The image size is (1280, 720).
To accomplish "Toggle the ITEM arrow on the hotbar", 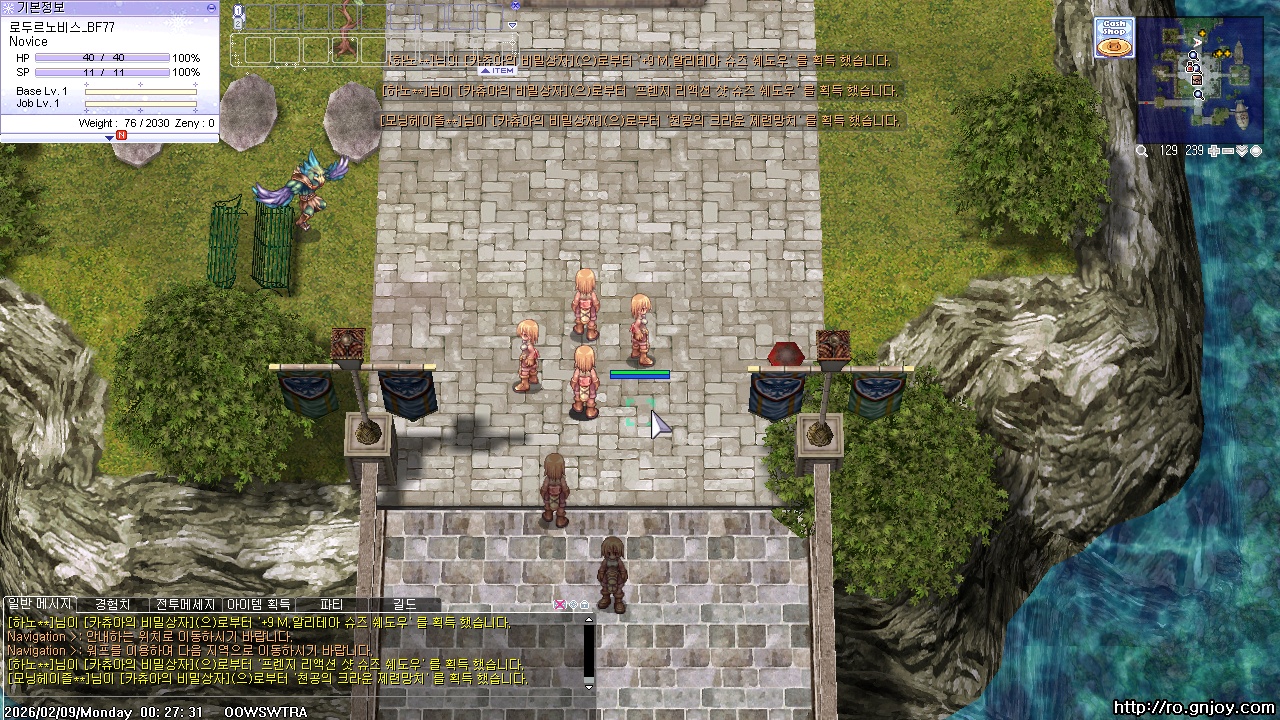I will point(497,71).
